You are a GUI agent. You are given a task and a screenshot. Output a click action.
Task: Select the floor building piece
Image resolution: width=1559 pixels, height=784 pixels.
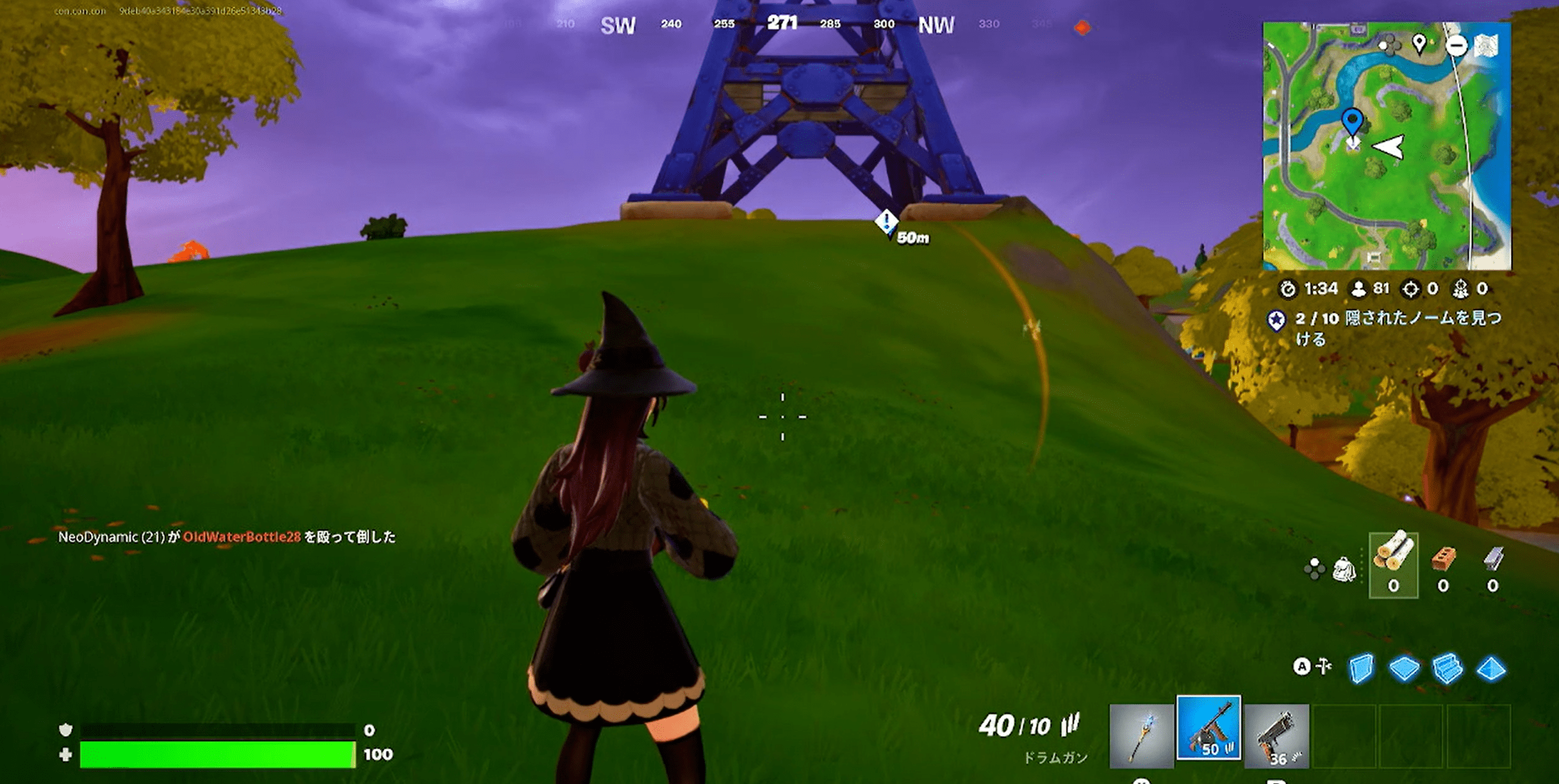(1404, 668)
